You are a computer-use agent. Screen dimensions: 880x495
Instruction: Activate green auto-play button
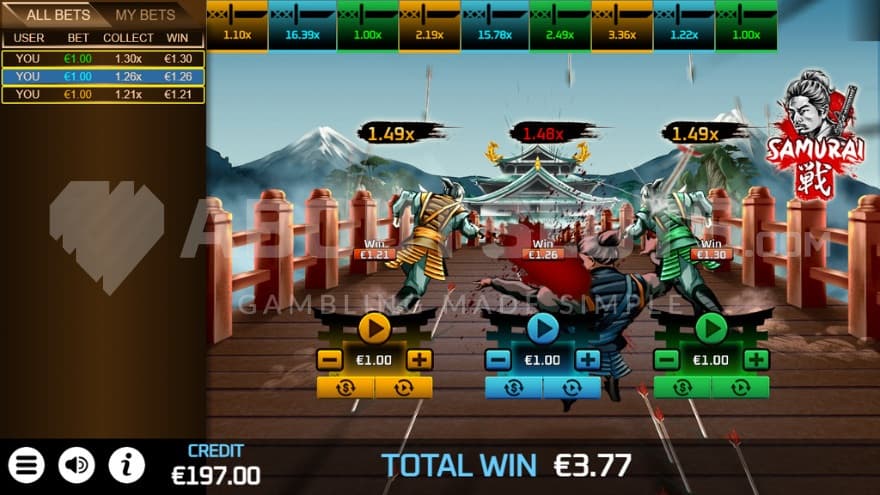click(741, 387)
